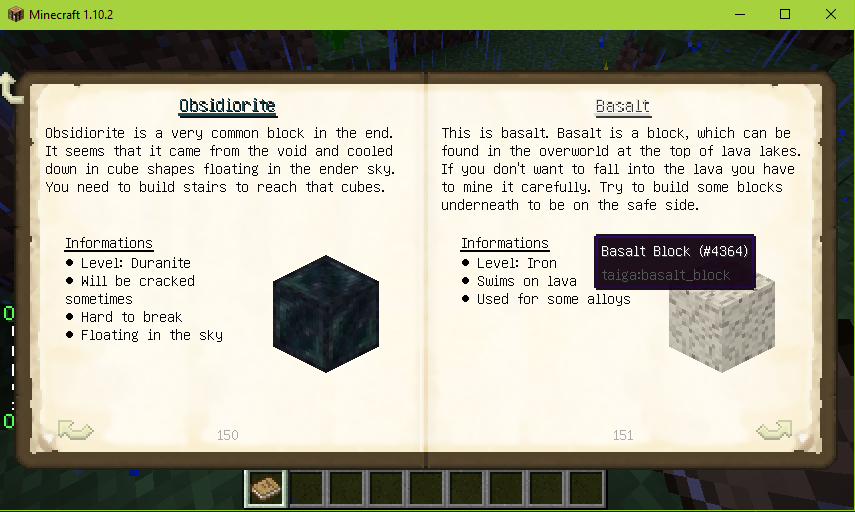Minimize the Minecraft window
Image resolution: width=855 pixels, height=512 pixels.
pos(742,14)
